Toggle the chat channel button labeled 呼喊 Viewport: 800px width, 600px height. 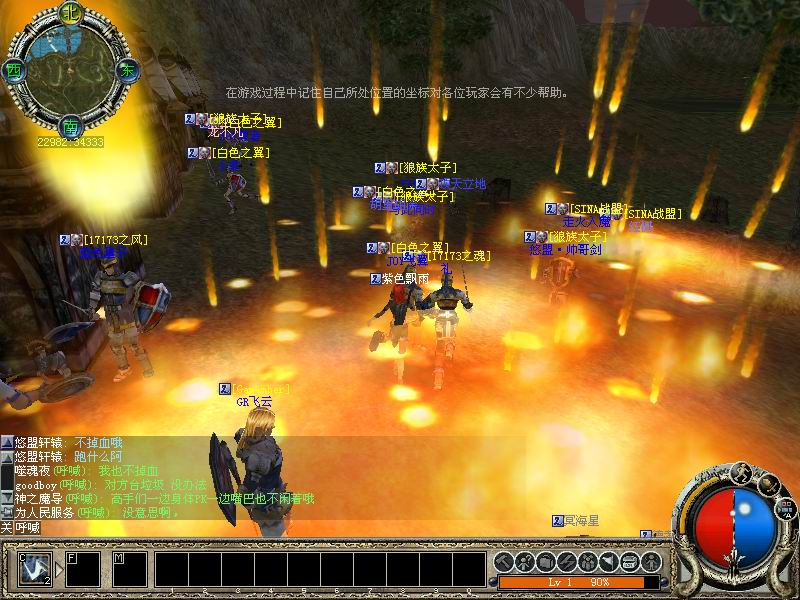[22, 527]
